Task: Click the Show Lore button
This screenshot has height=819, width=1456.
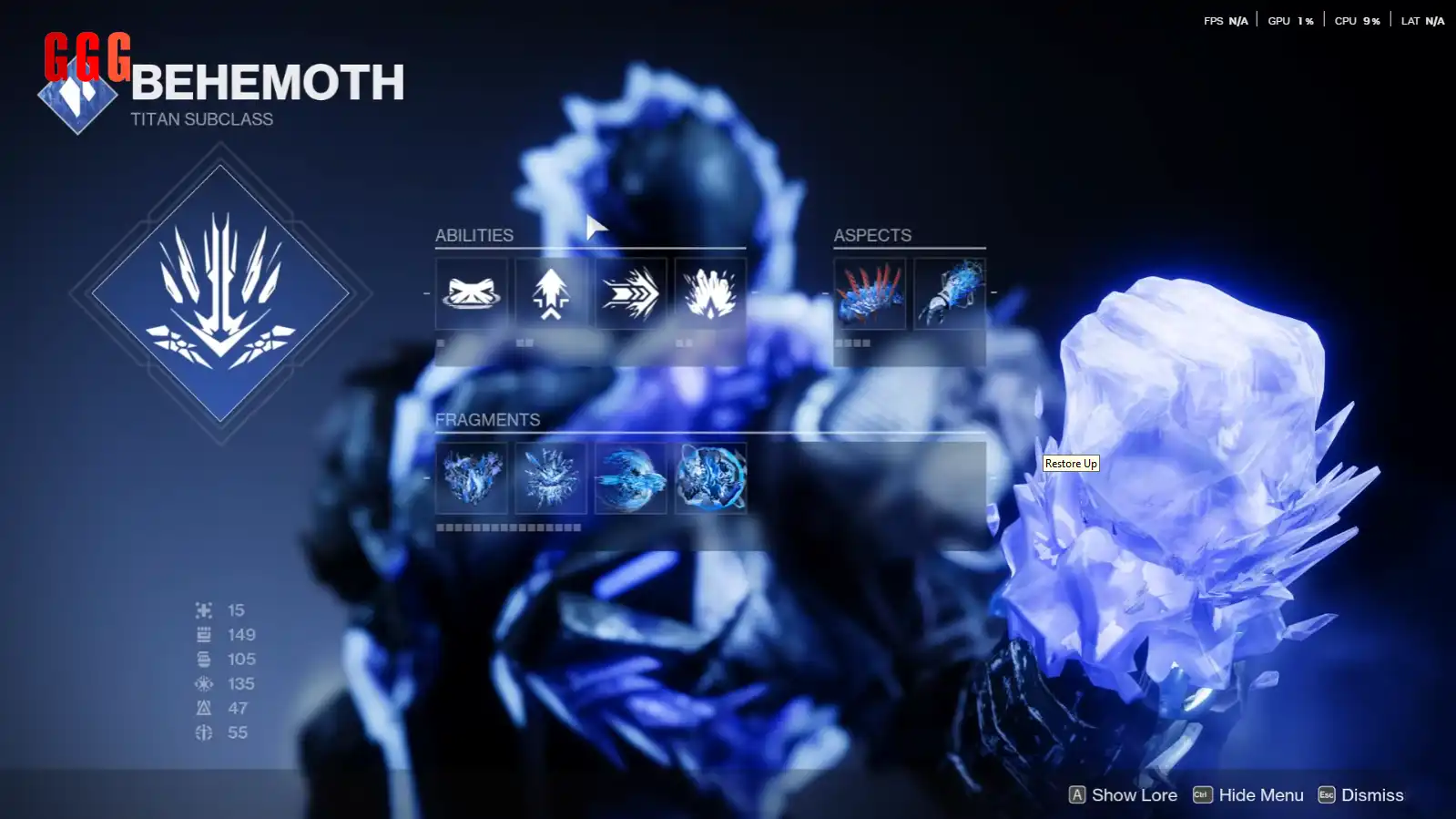Action: pyautogui.click(x=1133, y=794)
